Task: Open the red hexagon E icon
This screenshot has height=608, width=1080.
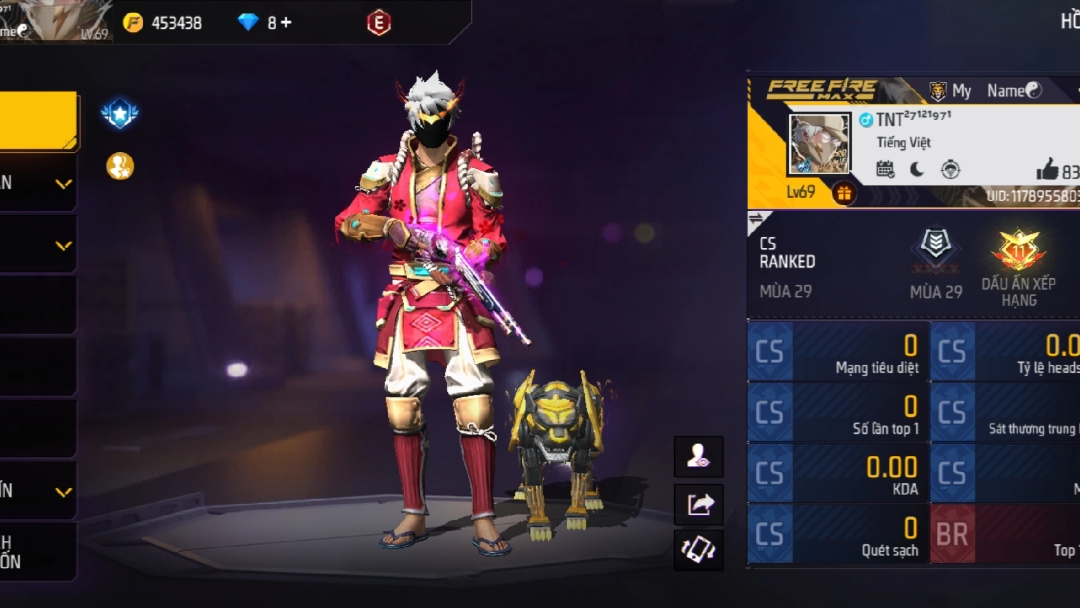Action: 379,22
